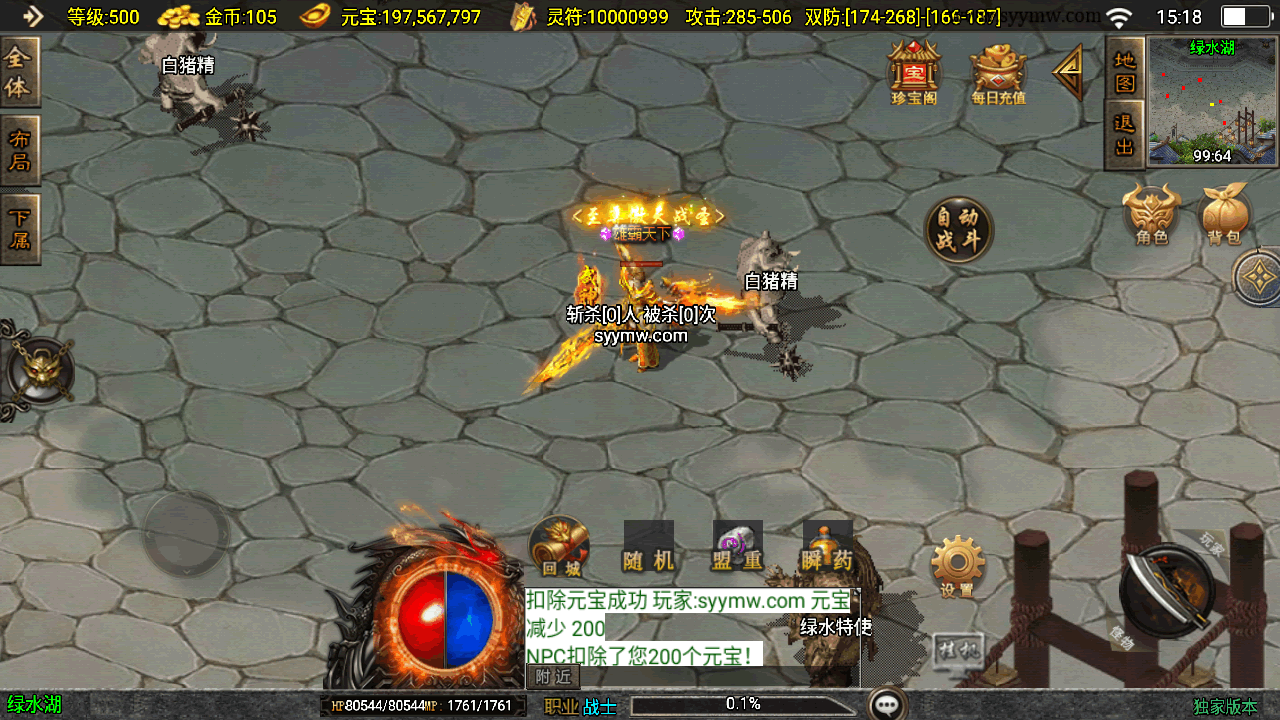This screenshot has height=720, width=1280.
Task: Open the 绿水湖 minimap
Action: (x=1212, y=100)
